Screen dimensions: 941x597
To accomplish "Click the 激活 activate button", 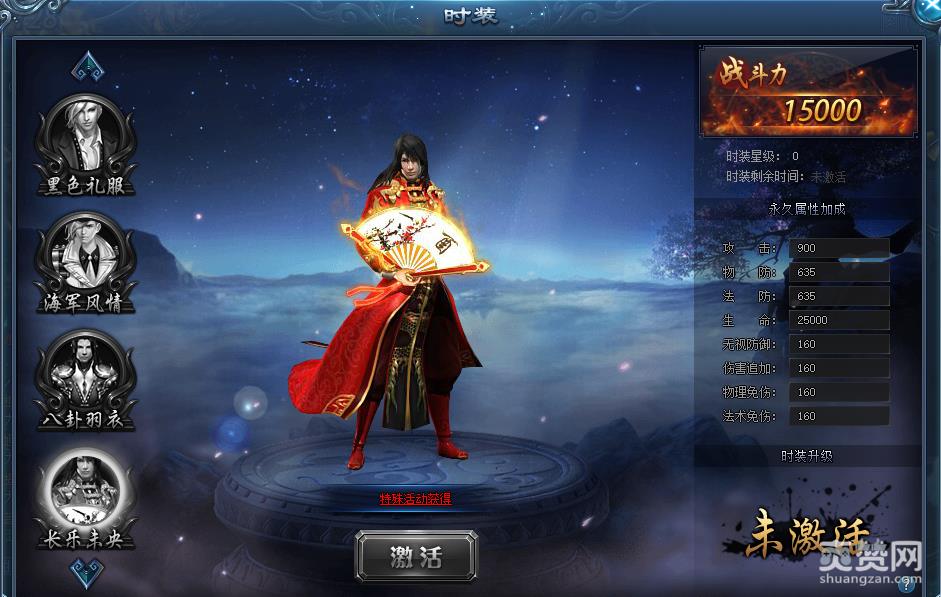I will point(416,557).
